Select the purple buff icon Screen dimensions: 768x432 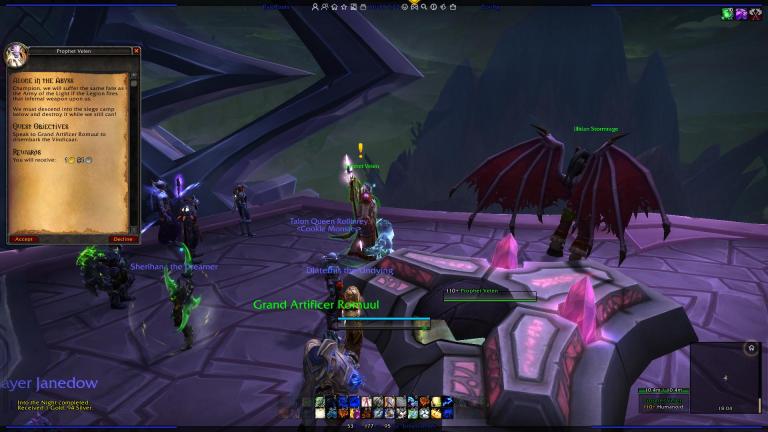pos(742,14)
